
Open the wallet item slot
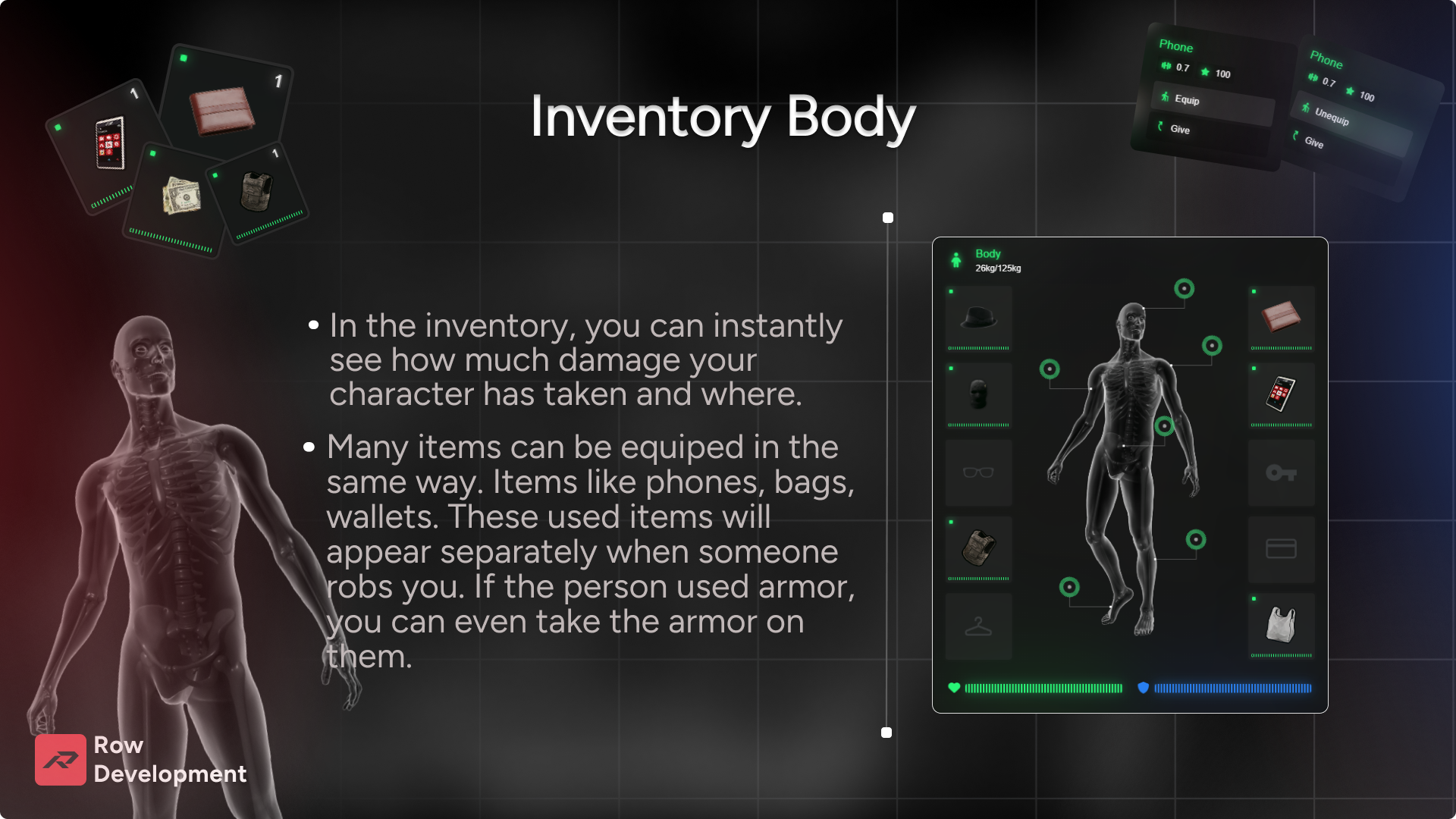point(1282,317)
